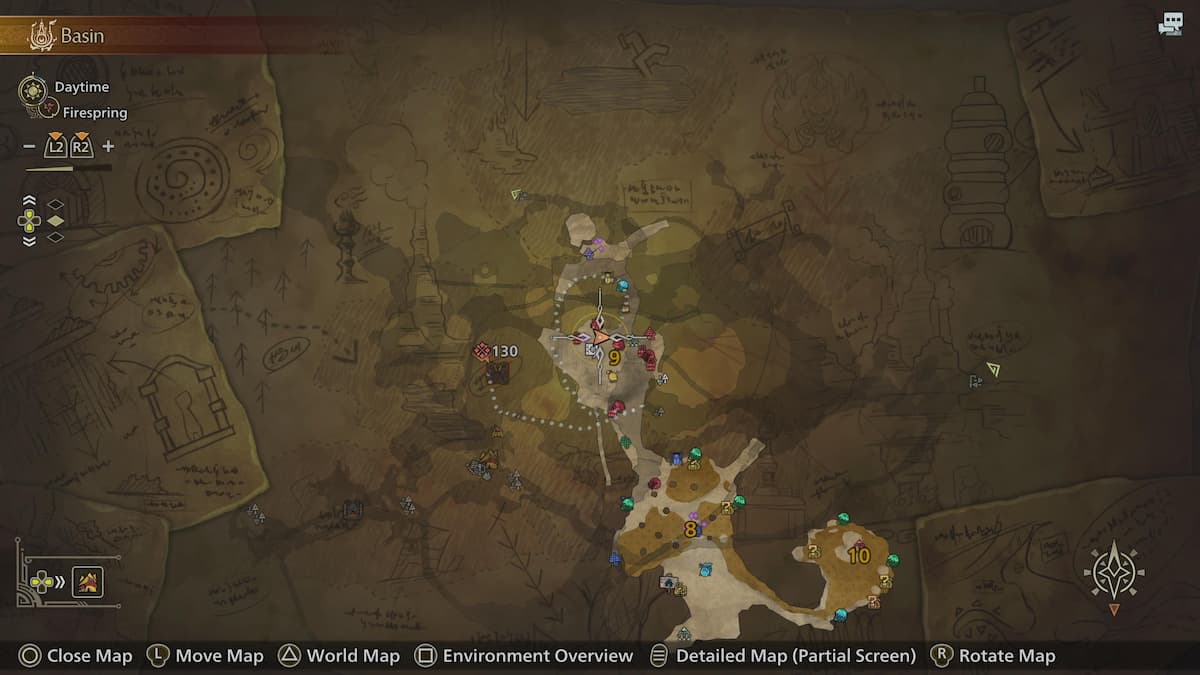Show the Environment Overview
This screenshot has width=1200, height=675.
pyautogui.click(x=525, y=656)
